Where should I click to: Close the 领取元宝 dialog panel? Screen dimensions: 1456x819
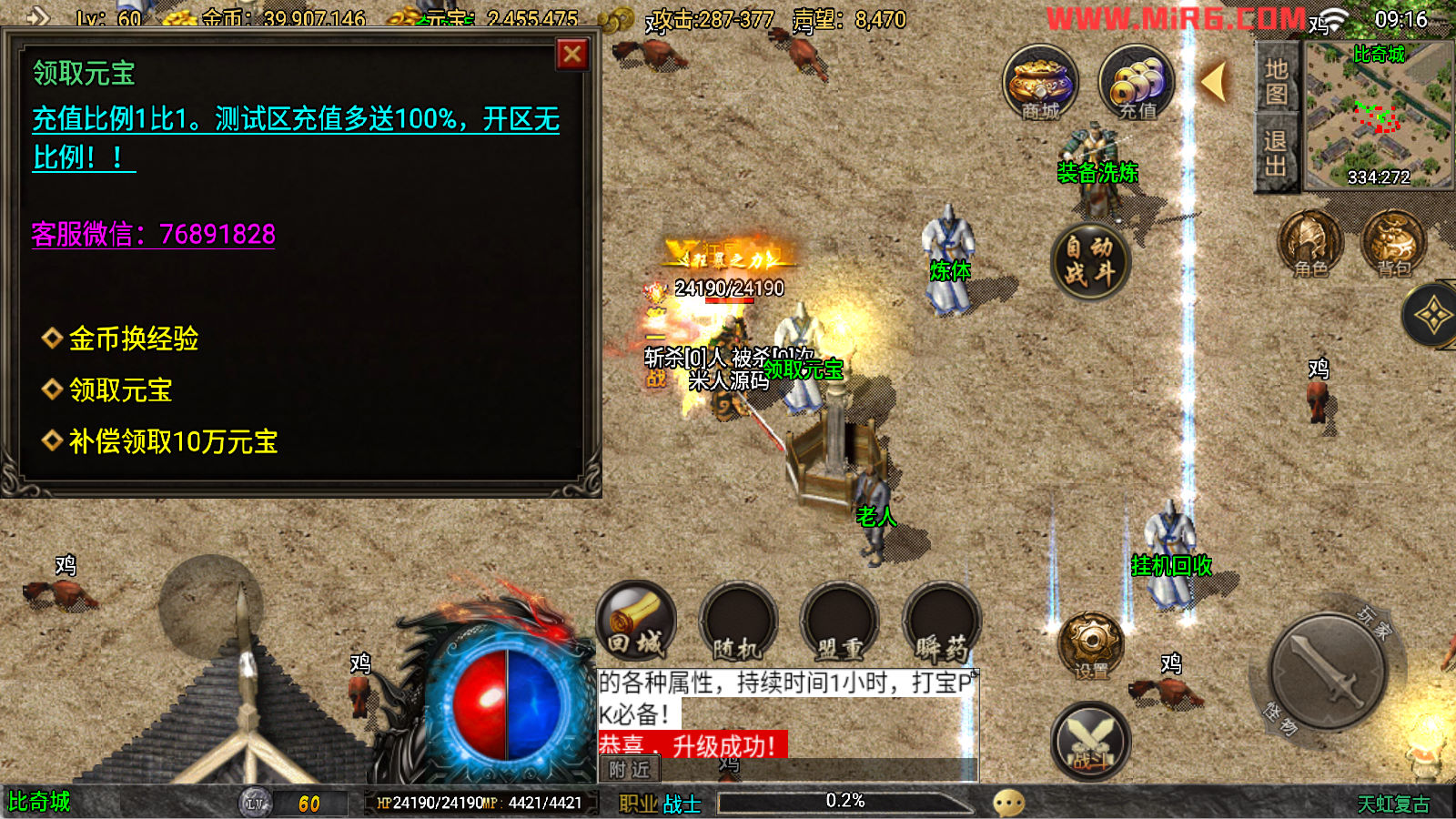pyautogui.click(x=572, y=55)
